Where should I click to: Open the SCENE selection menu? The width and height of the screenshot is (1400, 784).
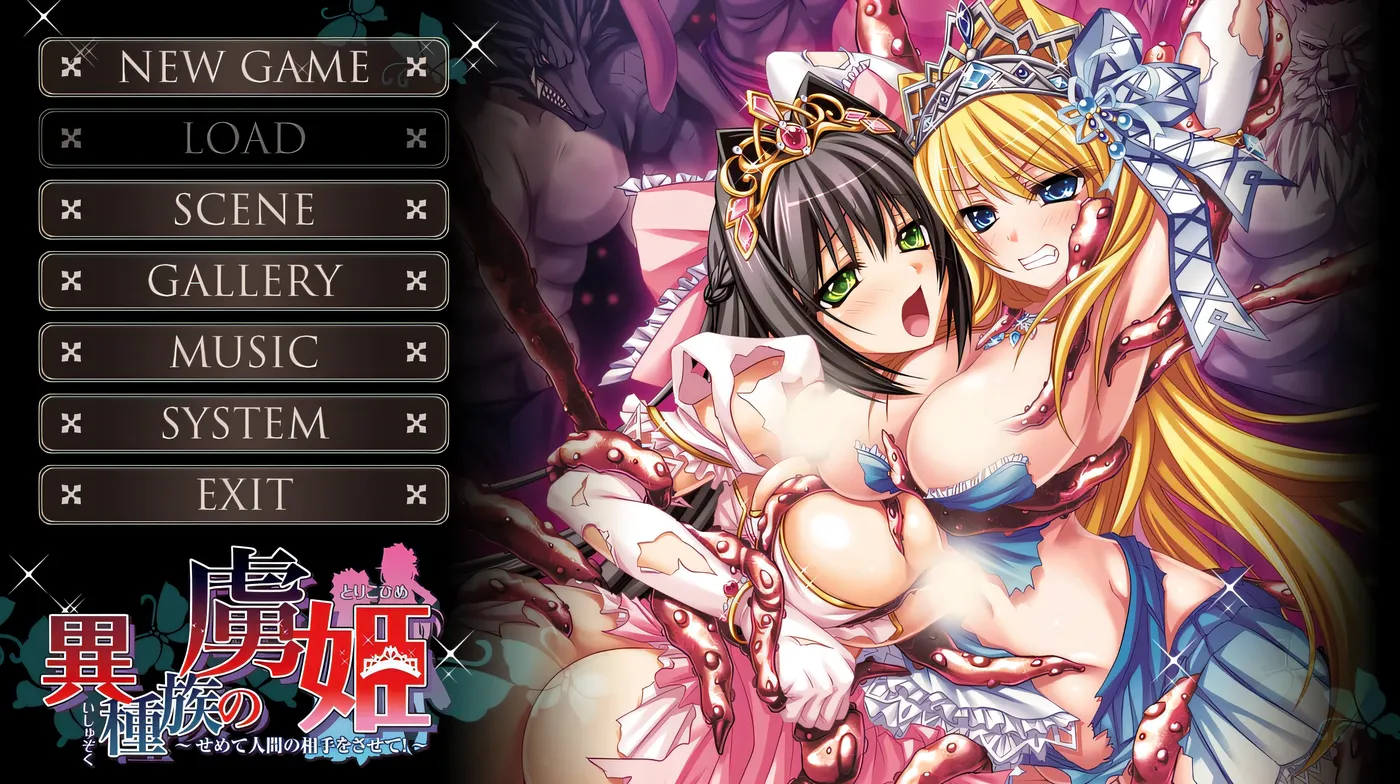pos(241,211)
